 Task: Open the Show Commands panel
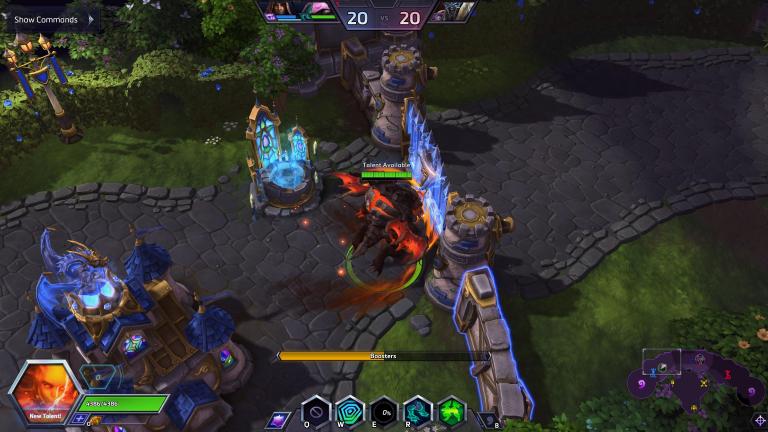pyautogui.click(x=48, y=19)
